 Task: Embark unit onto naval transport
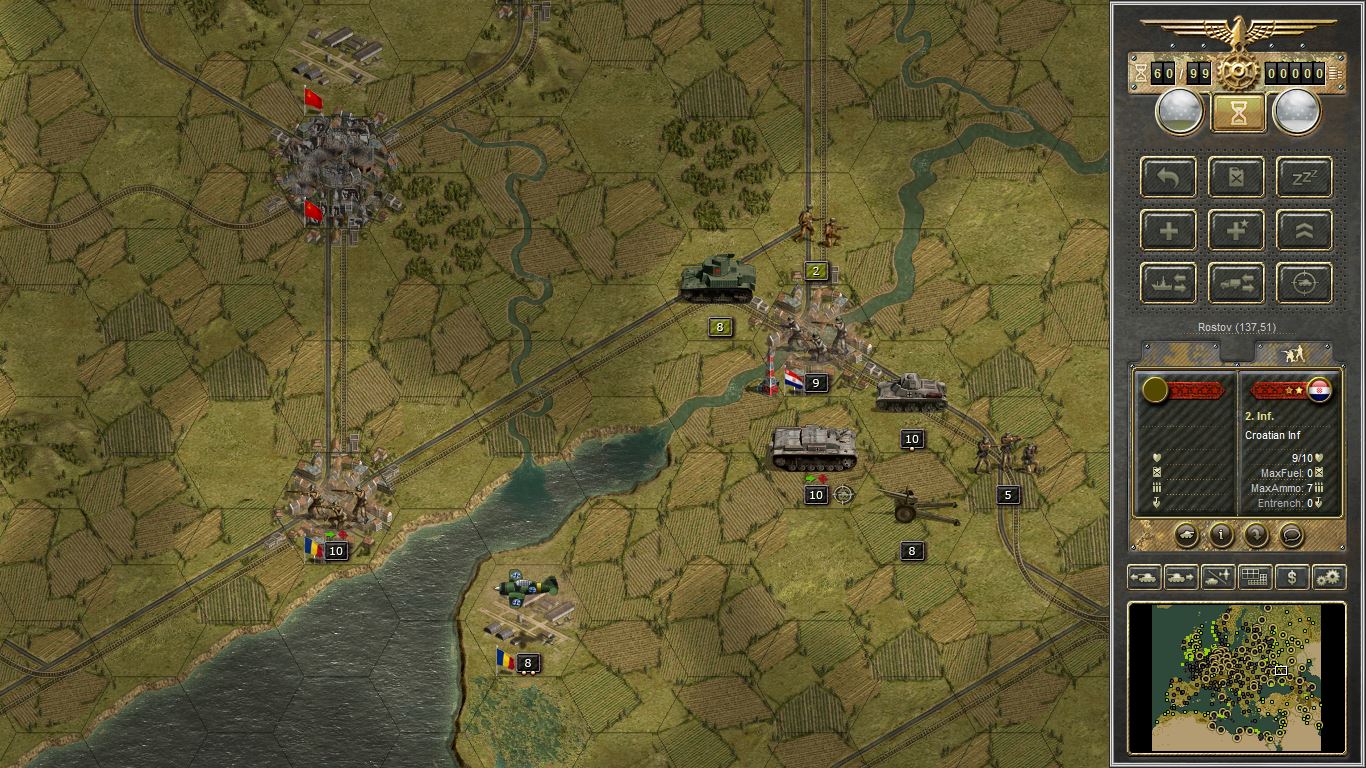(1168, 283)
